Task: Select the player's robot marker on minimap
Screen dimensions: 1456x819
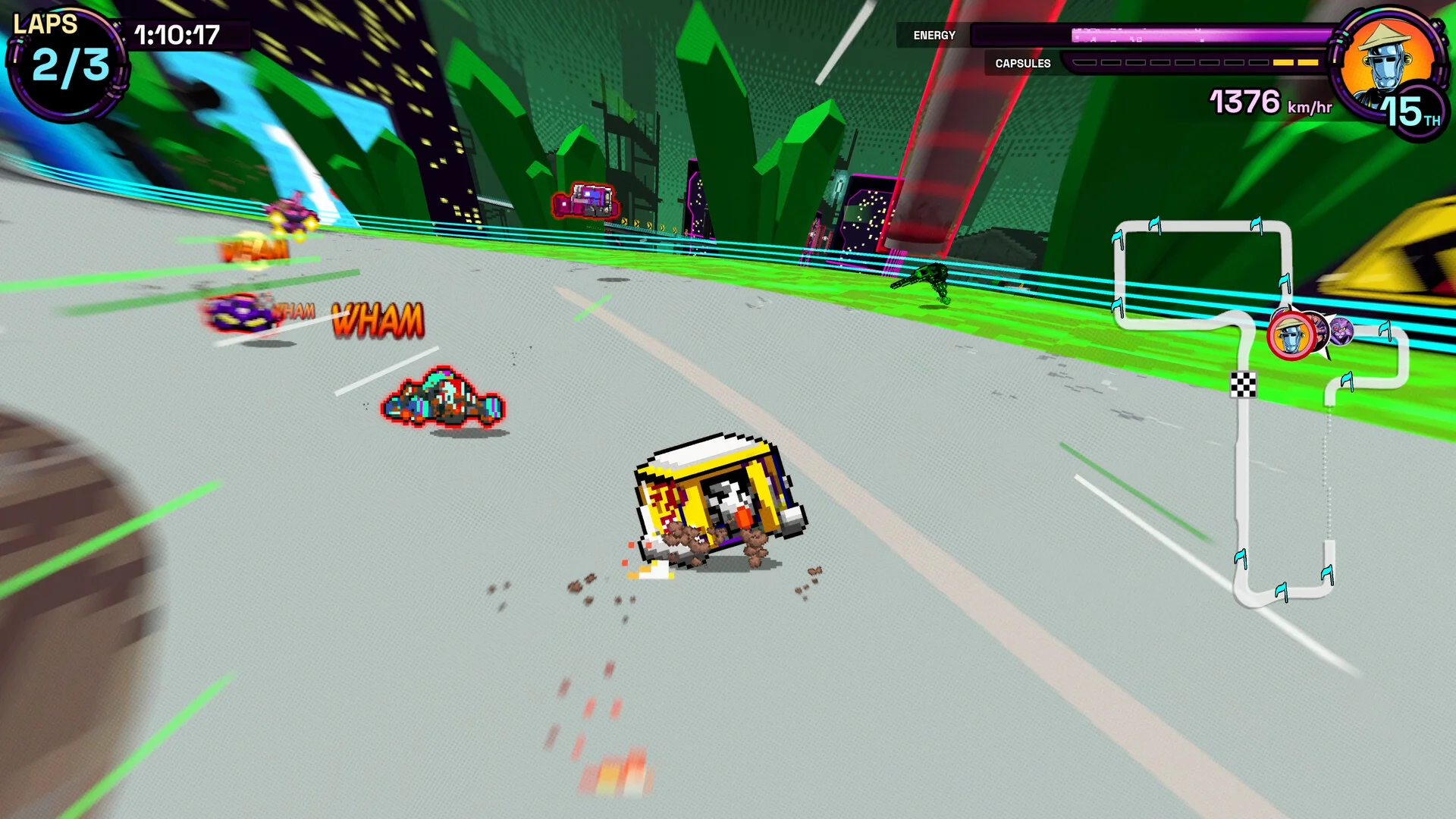Action: pos(1290,336)
